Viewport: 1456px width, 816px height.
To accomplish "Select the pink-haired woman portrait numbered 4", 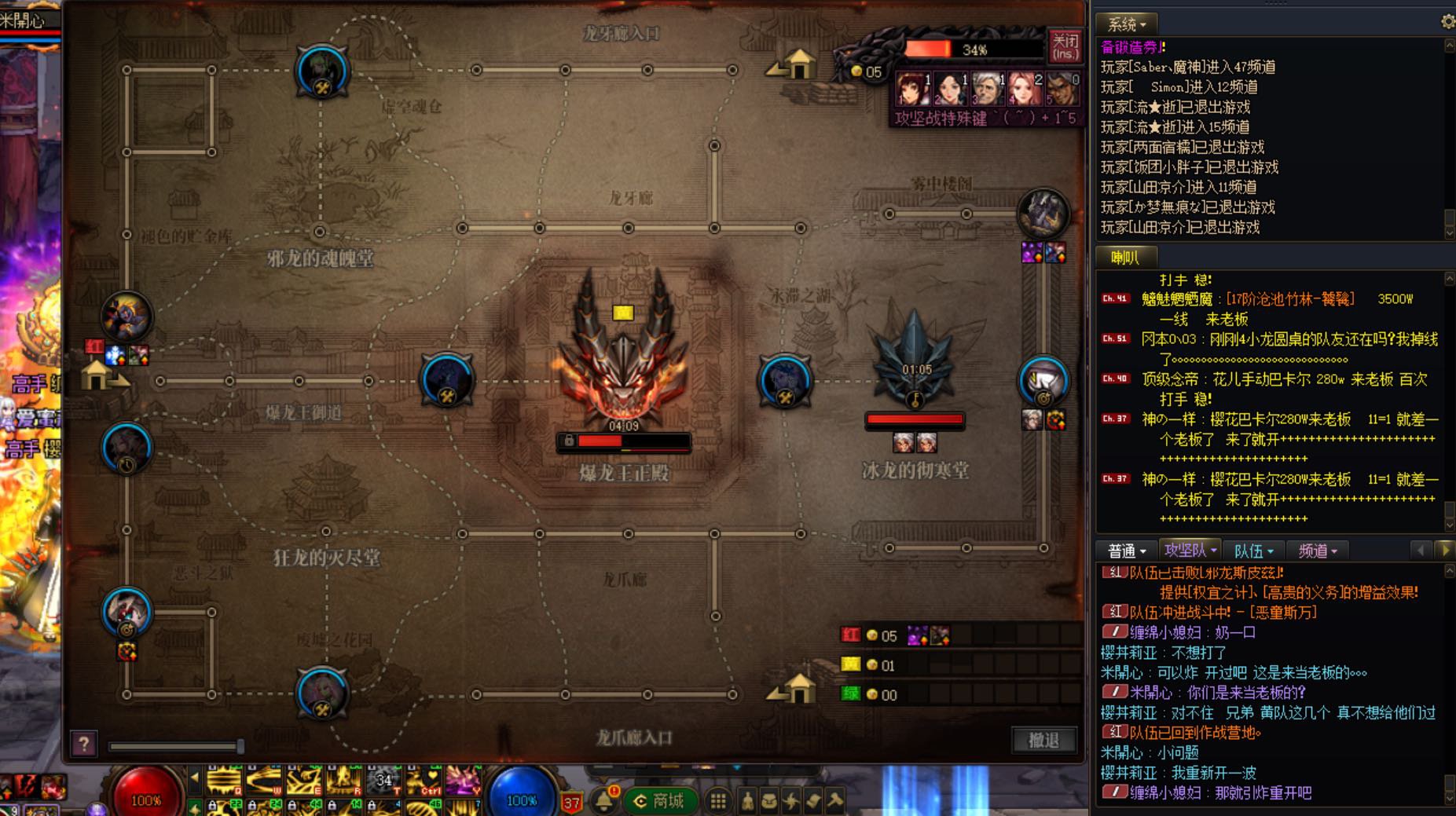I will click(x=1025, y=89).
